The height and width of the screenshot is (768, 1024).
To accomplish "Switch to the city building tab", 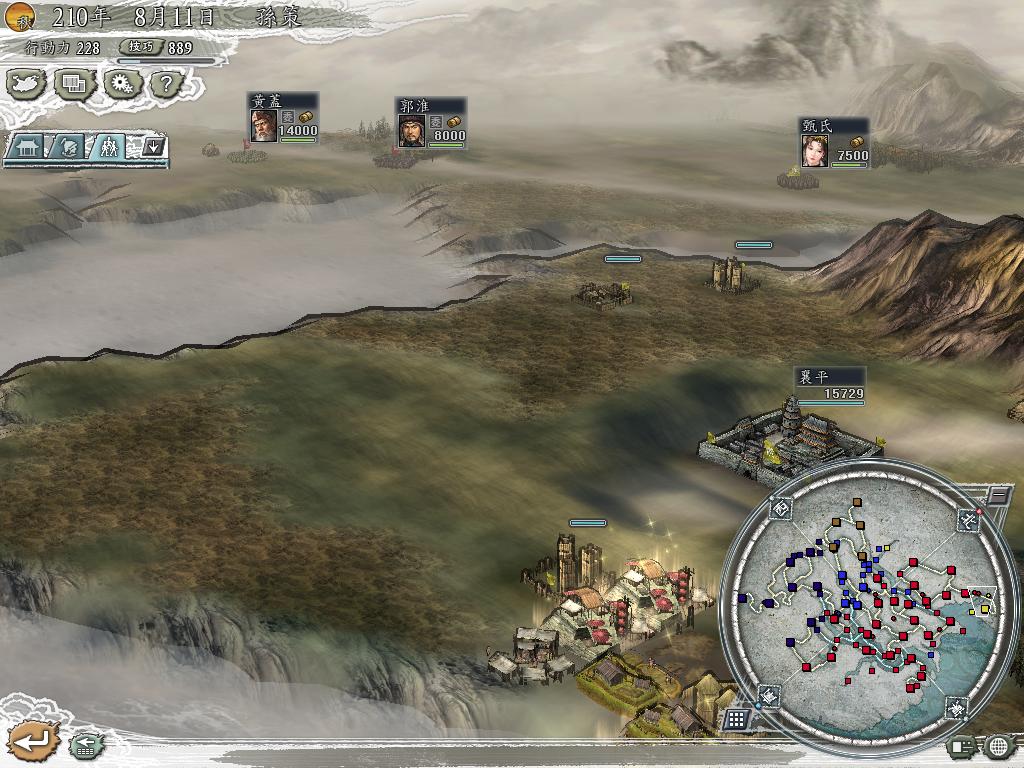I will pyautogui.click(x=28, y=147).
